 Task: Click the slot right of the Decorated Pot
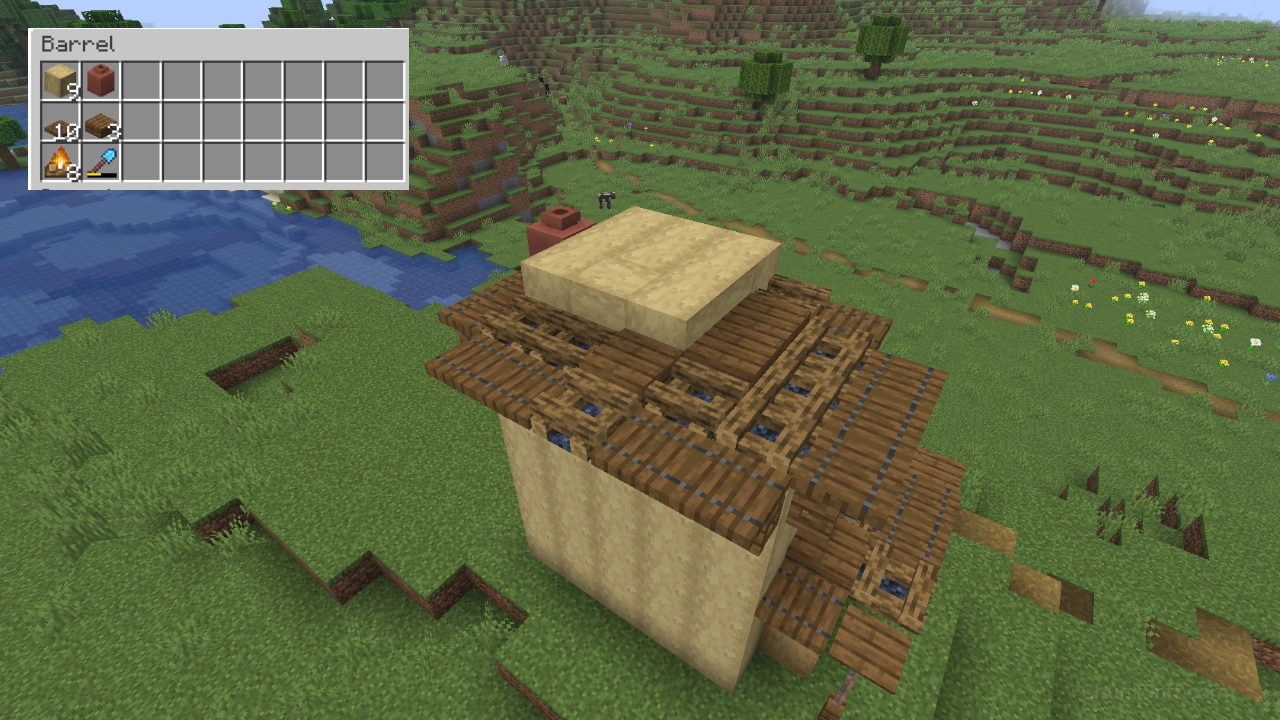[x=140, y=80]
